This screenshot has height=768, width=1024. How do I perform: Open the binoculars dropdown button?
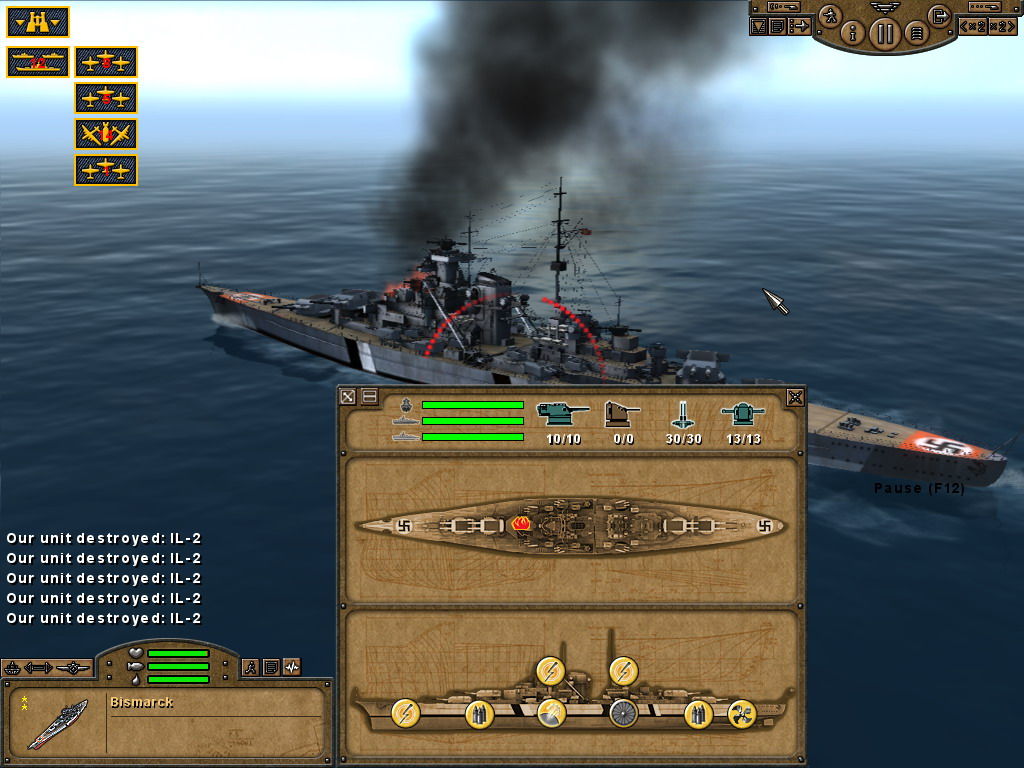point(38,21)
